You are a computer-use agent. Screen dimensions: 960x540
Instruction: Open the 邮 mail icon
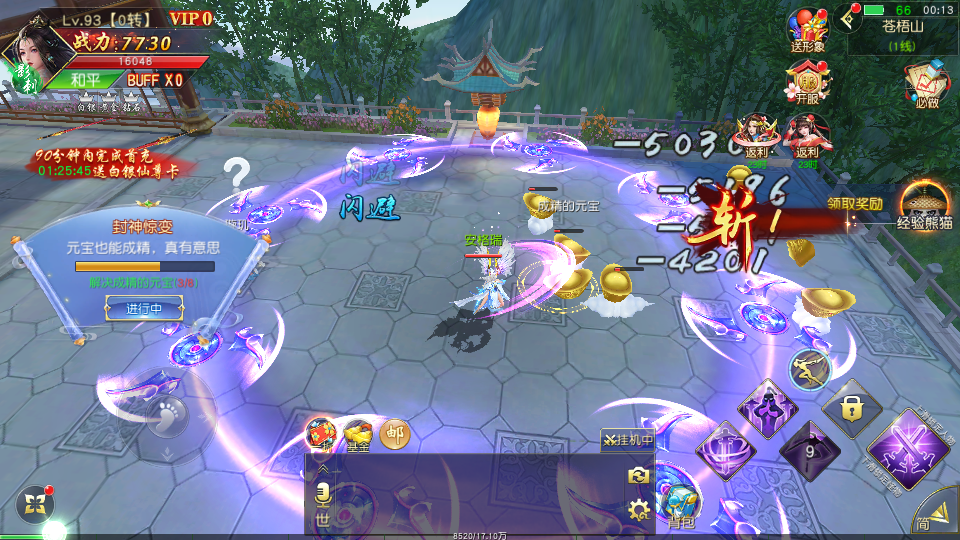395,434
